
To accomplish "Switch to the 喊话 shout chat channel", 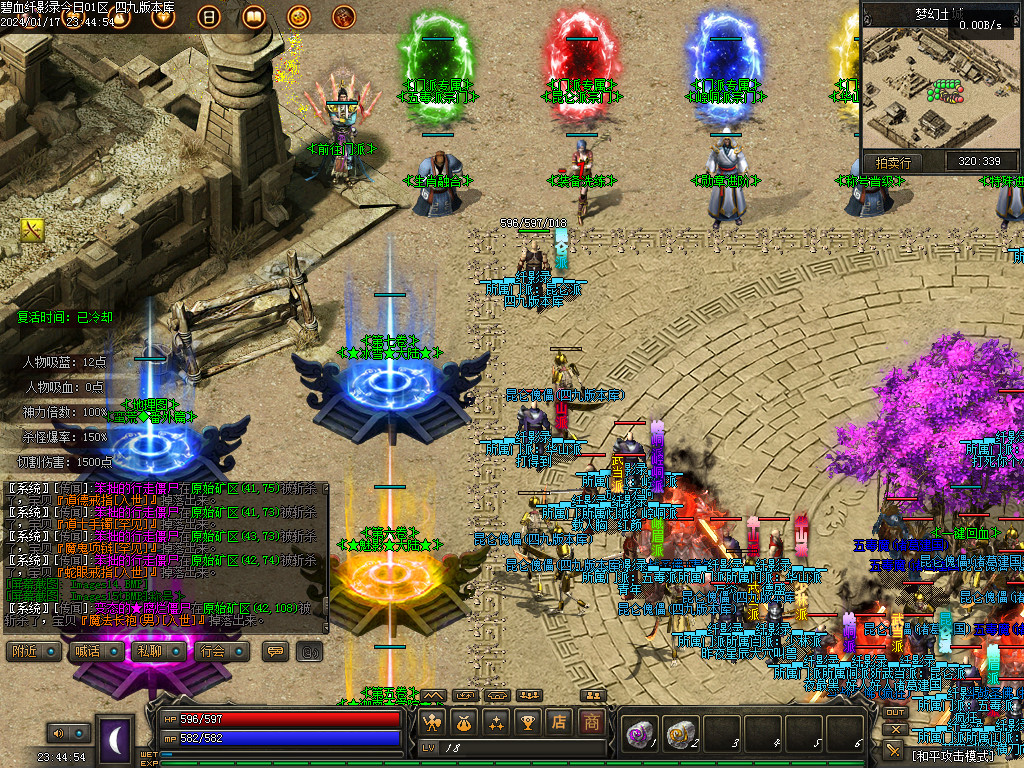I will [90, 652].
